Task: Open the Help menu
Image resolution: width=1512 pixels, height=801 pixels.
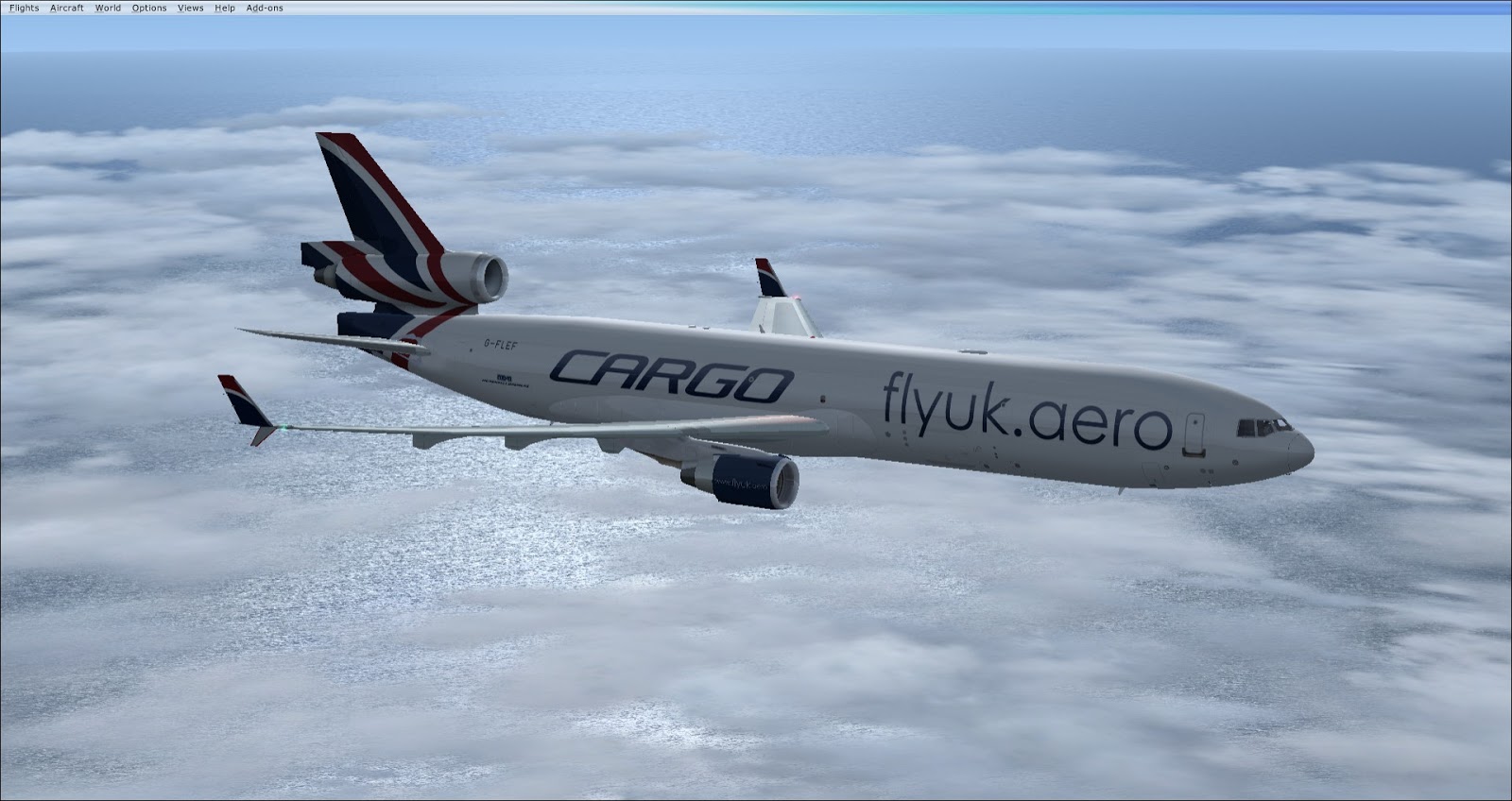Action: (225, 8)
